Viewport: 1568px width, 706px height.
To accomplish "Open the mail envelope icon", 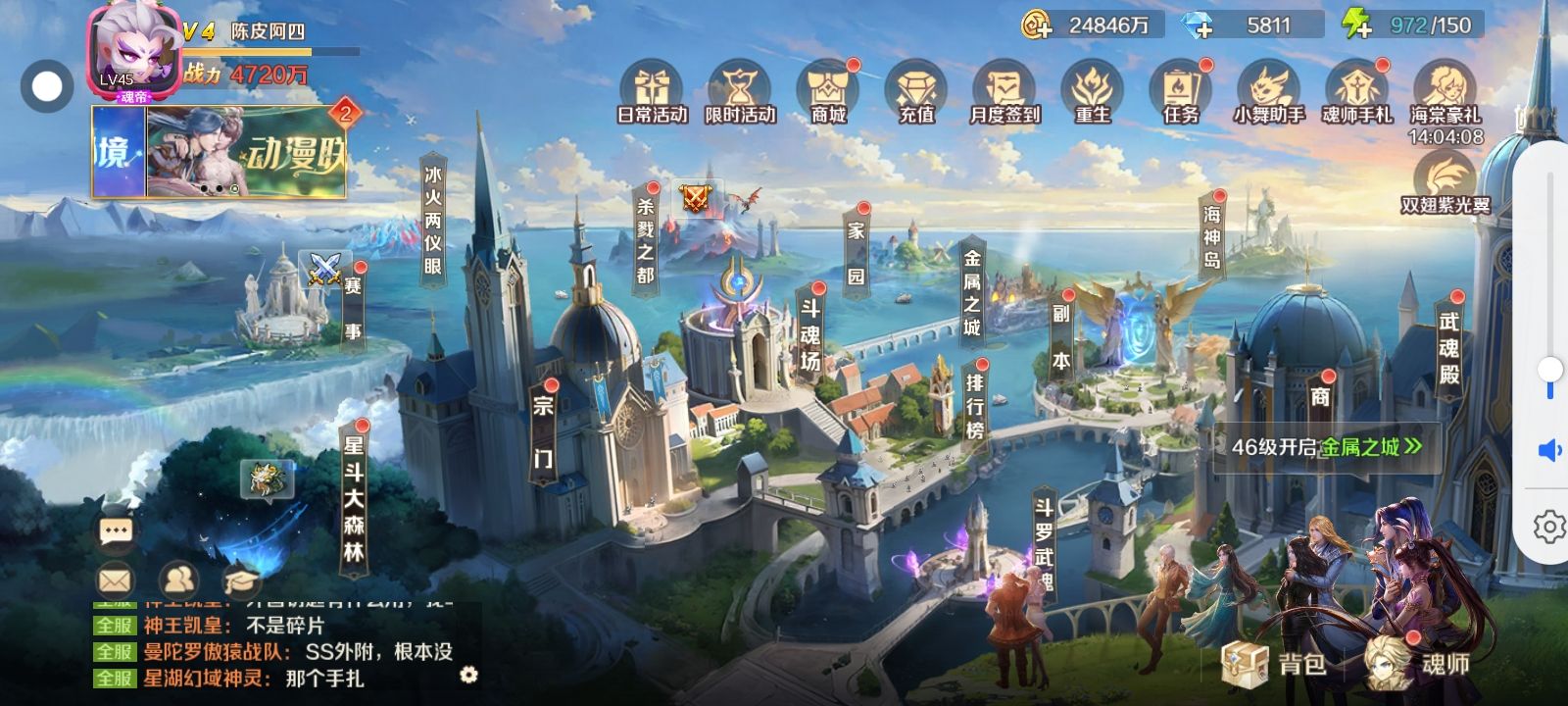I will (x=116, y=580).
